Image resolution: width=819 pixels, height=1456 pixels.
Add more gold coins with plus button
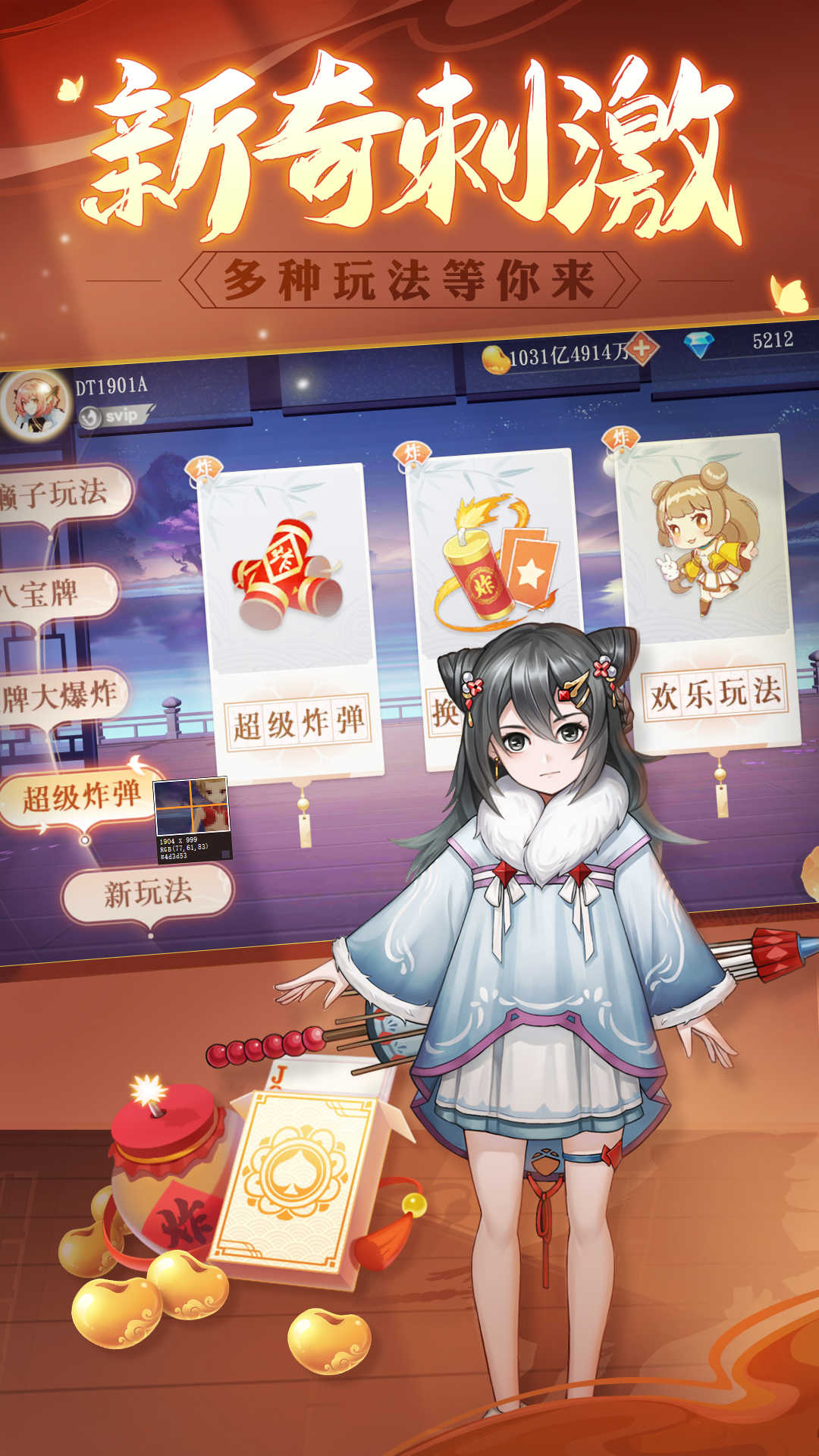click(x=642, y=350)
